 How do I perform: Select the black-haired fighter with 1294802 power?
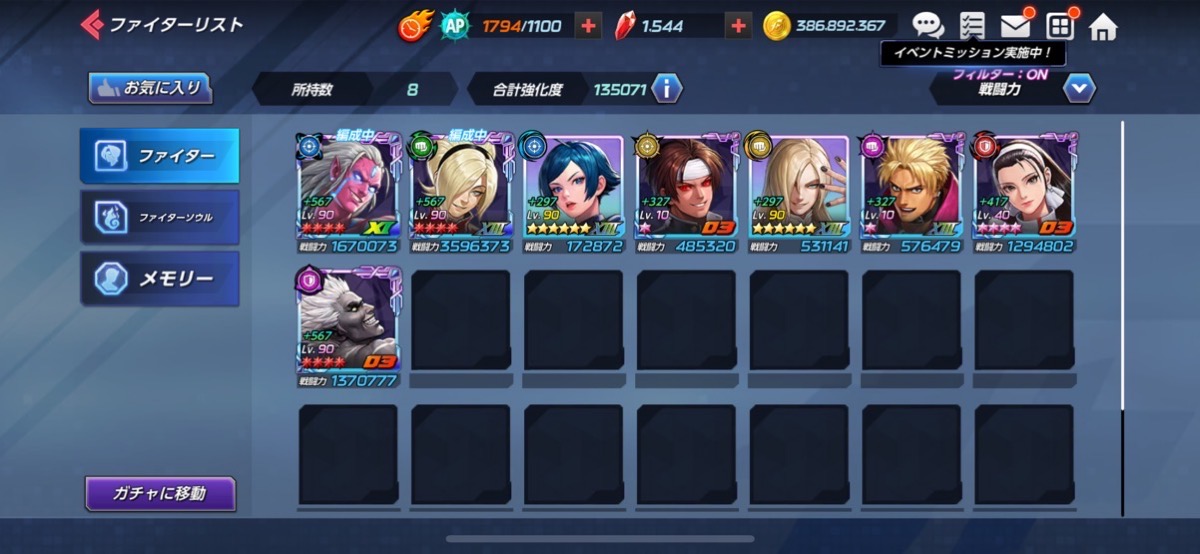point(1024,192)
